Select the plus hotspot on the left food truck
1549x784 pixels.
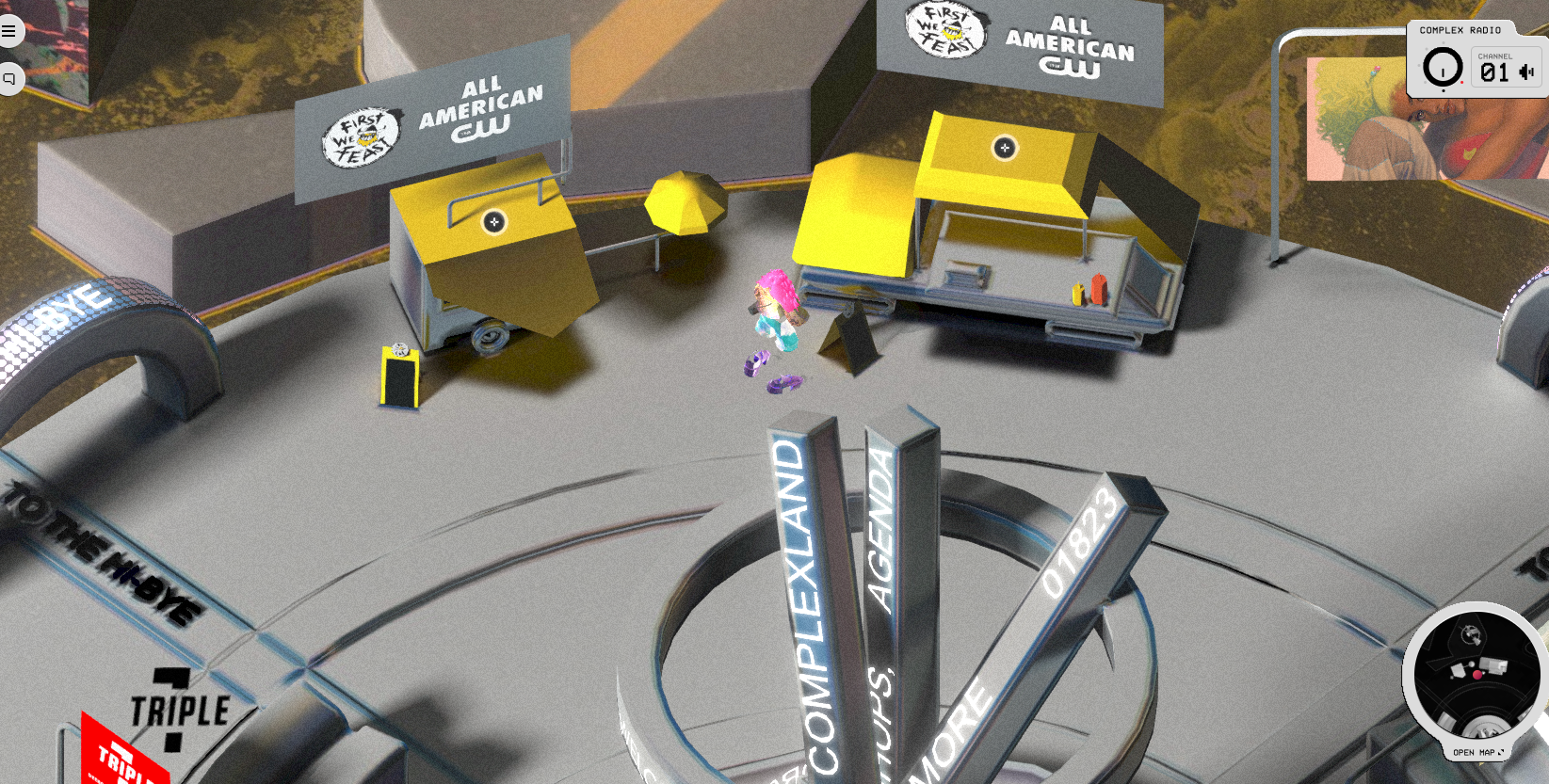(x=494, y=222)
